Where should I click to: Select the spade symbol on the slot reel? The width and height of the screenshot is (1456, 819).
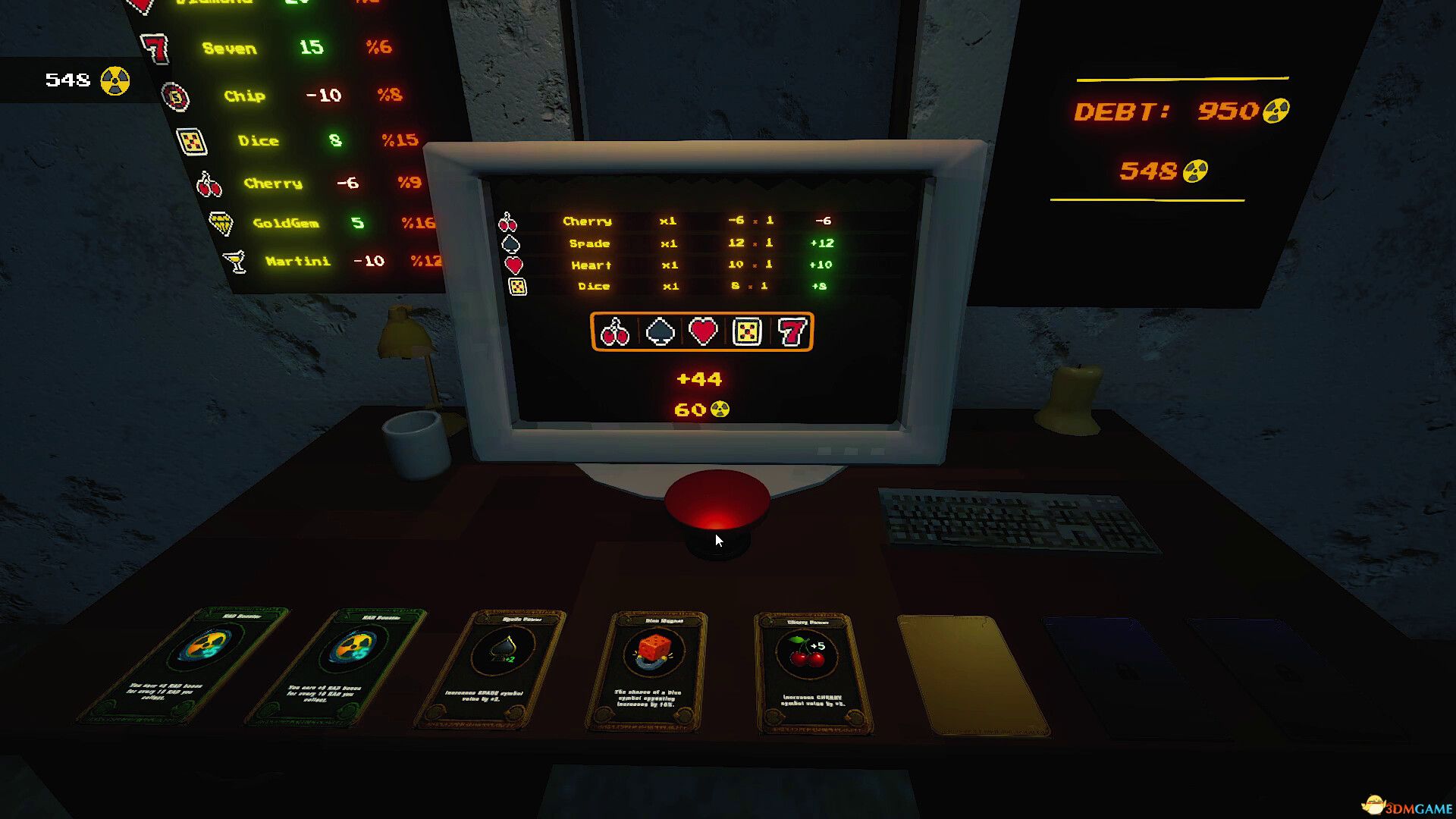tap(661, 332)
